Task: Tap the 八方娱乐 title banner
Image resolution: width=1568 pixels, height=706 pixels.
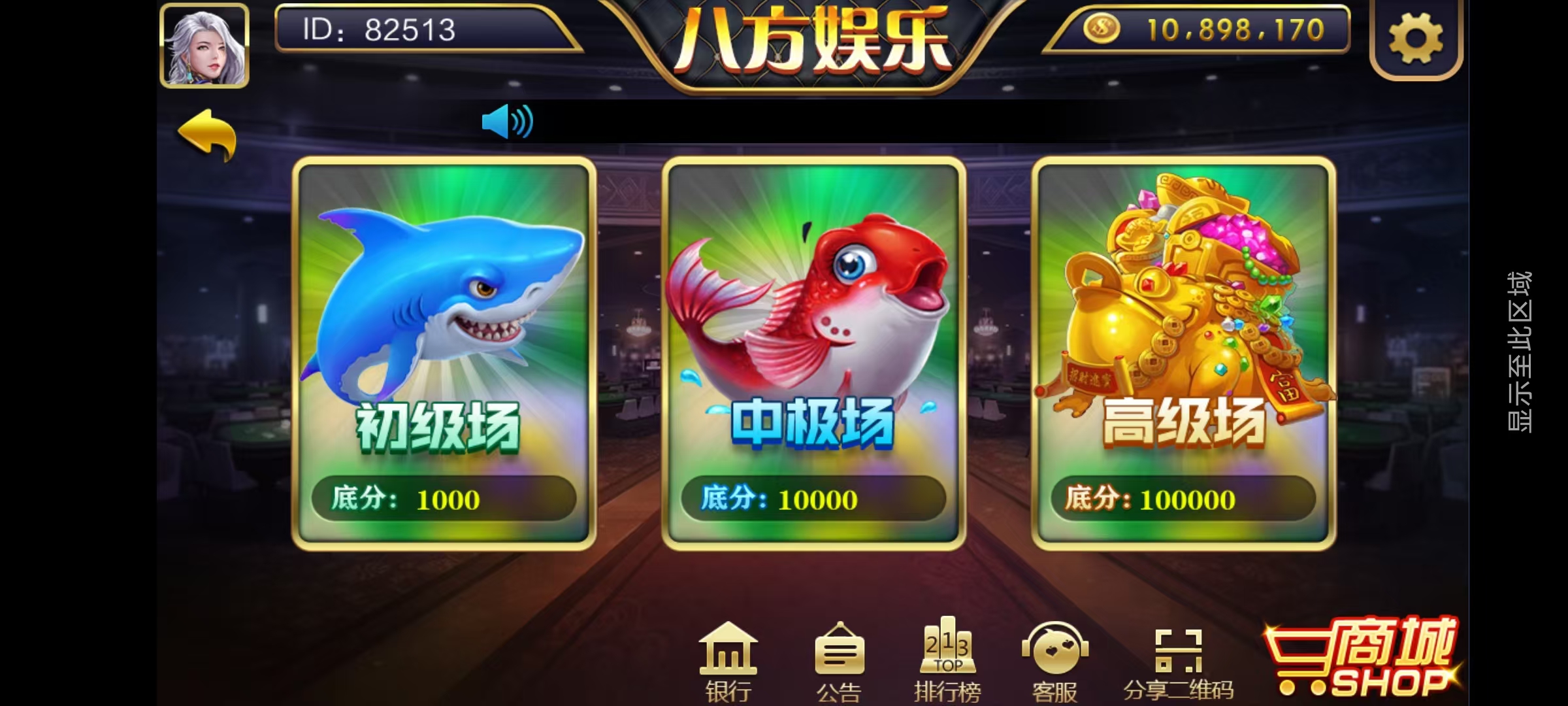Action: tap(817, 37)
